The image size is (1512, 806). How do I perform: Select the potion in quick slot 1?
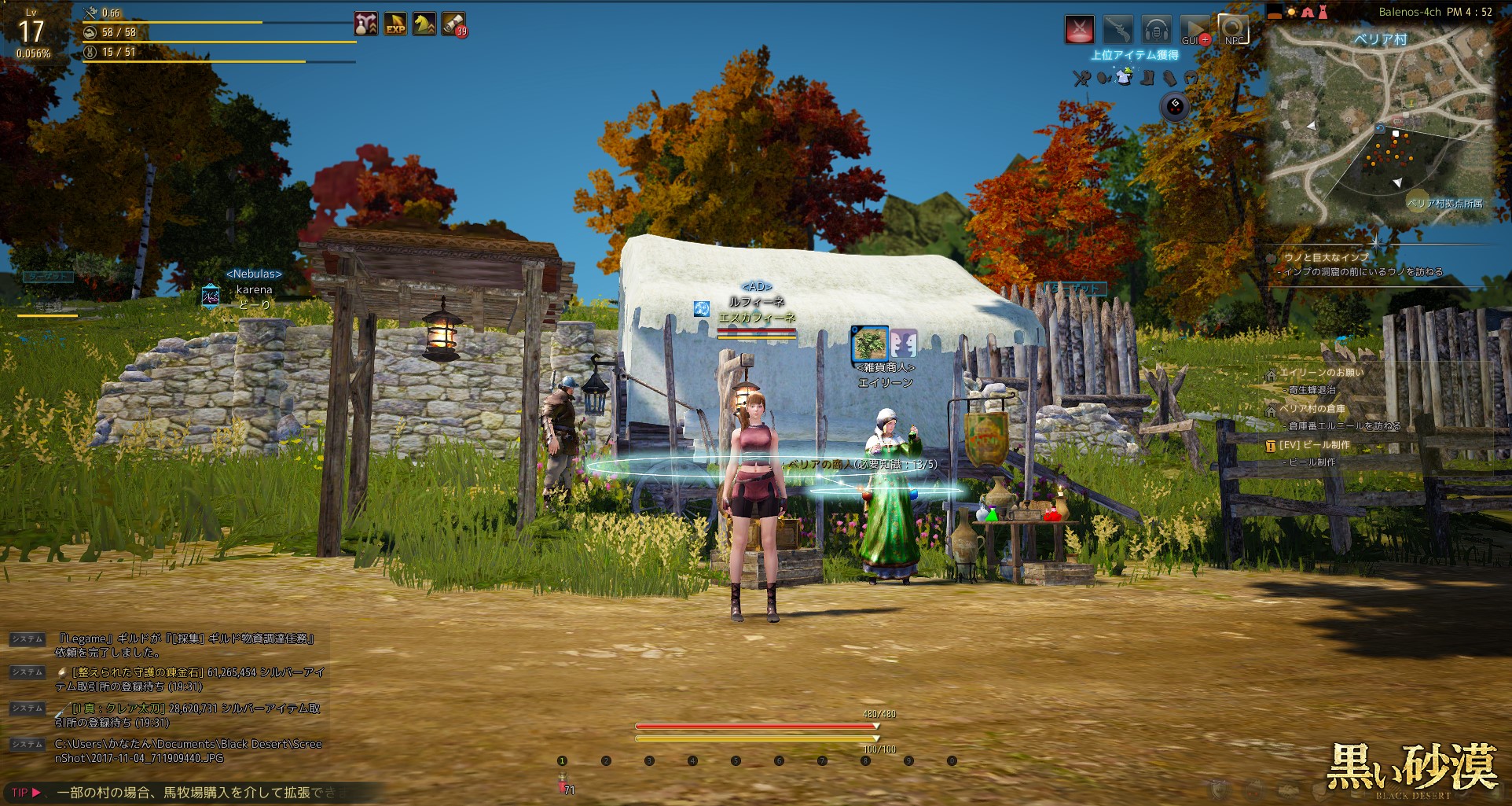click(563, 779)
